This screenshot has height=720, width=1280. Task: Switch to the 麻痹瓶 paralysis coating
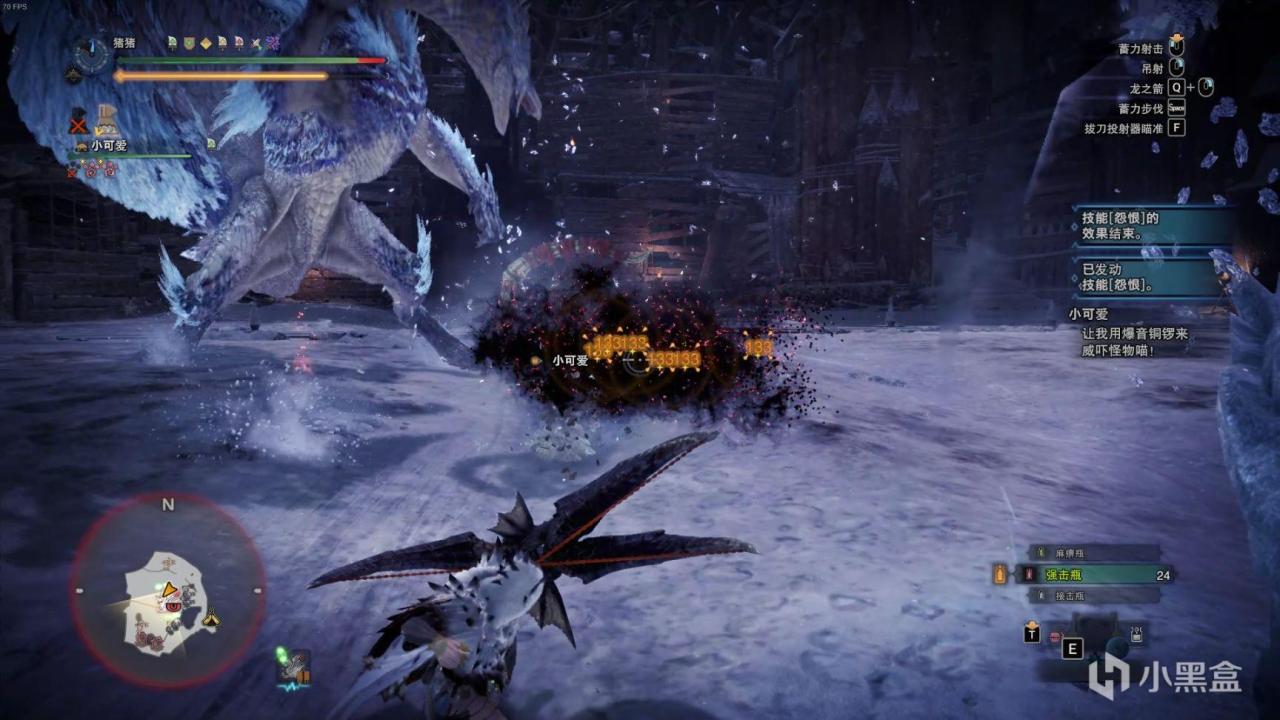[x=1096, y=552]
